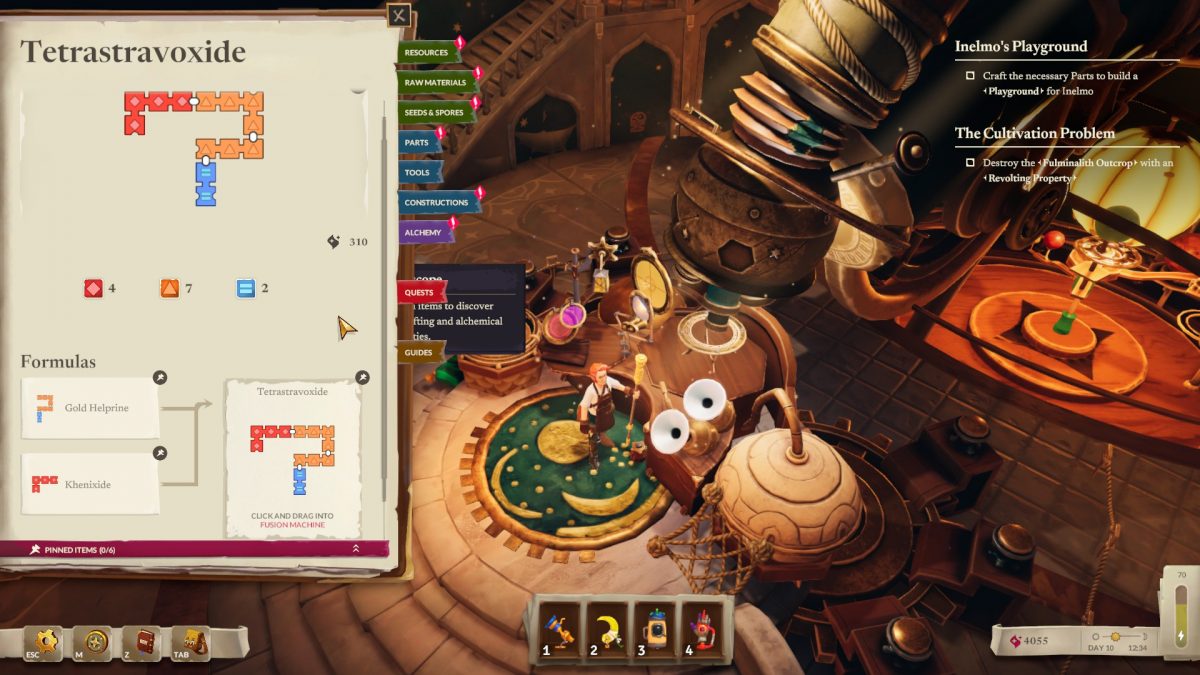The width and height of the screenshot is (1200, 675).
Task: Select the Alchemy tab
Action: click(423, 232)
